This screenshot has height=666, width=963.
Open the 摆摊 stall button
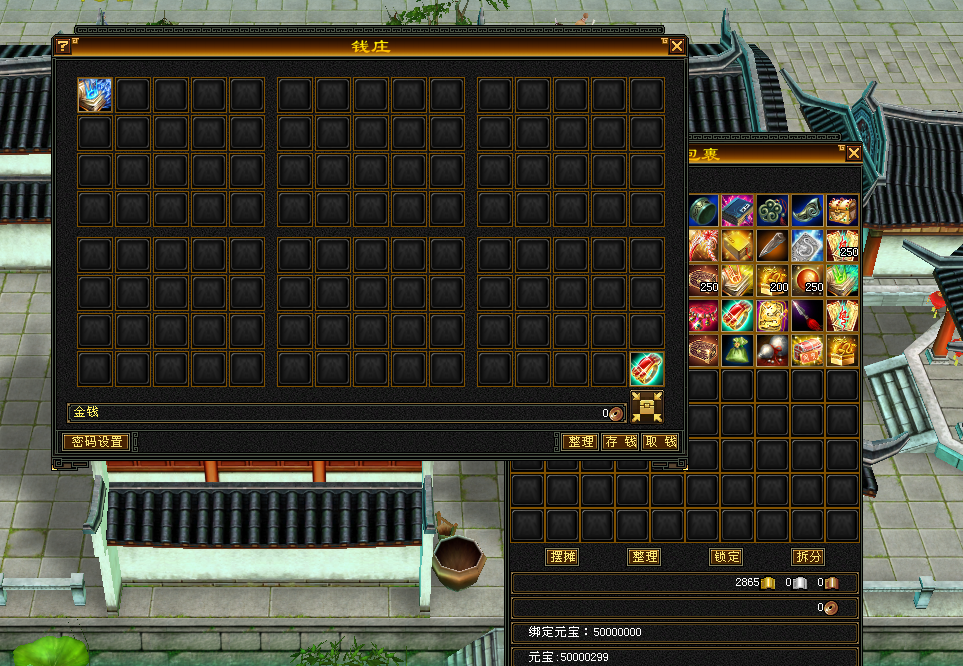563,557
